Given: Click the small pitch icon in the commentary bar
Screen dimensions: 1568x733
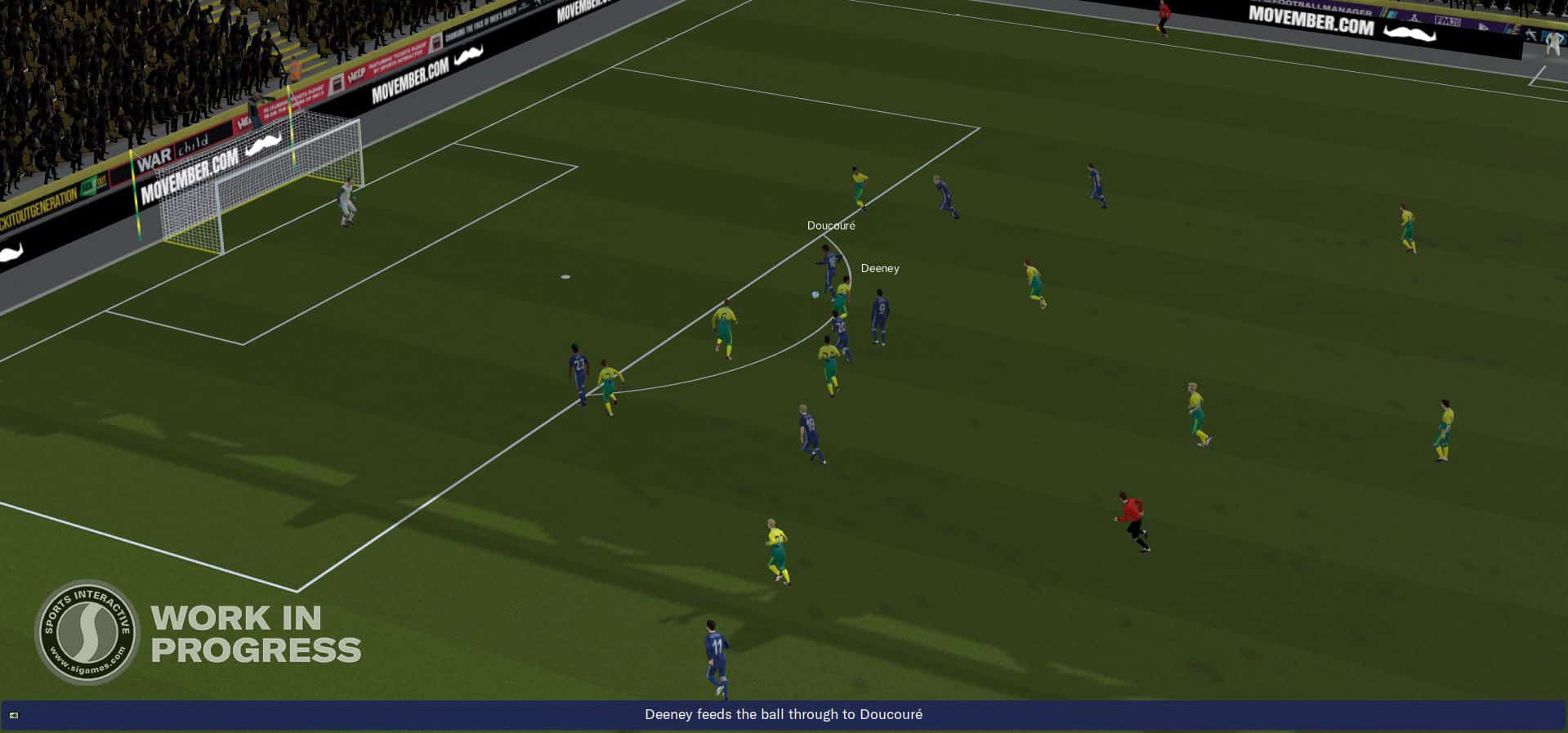Looking at the screenshot, I should [x=14, y=716].
